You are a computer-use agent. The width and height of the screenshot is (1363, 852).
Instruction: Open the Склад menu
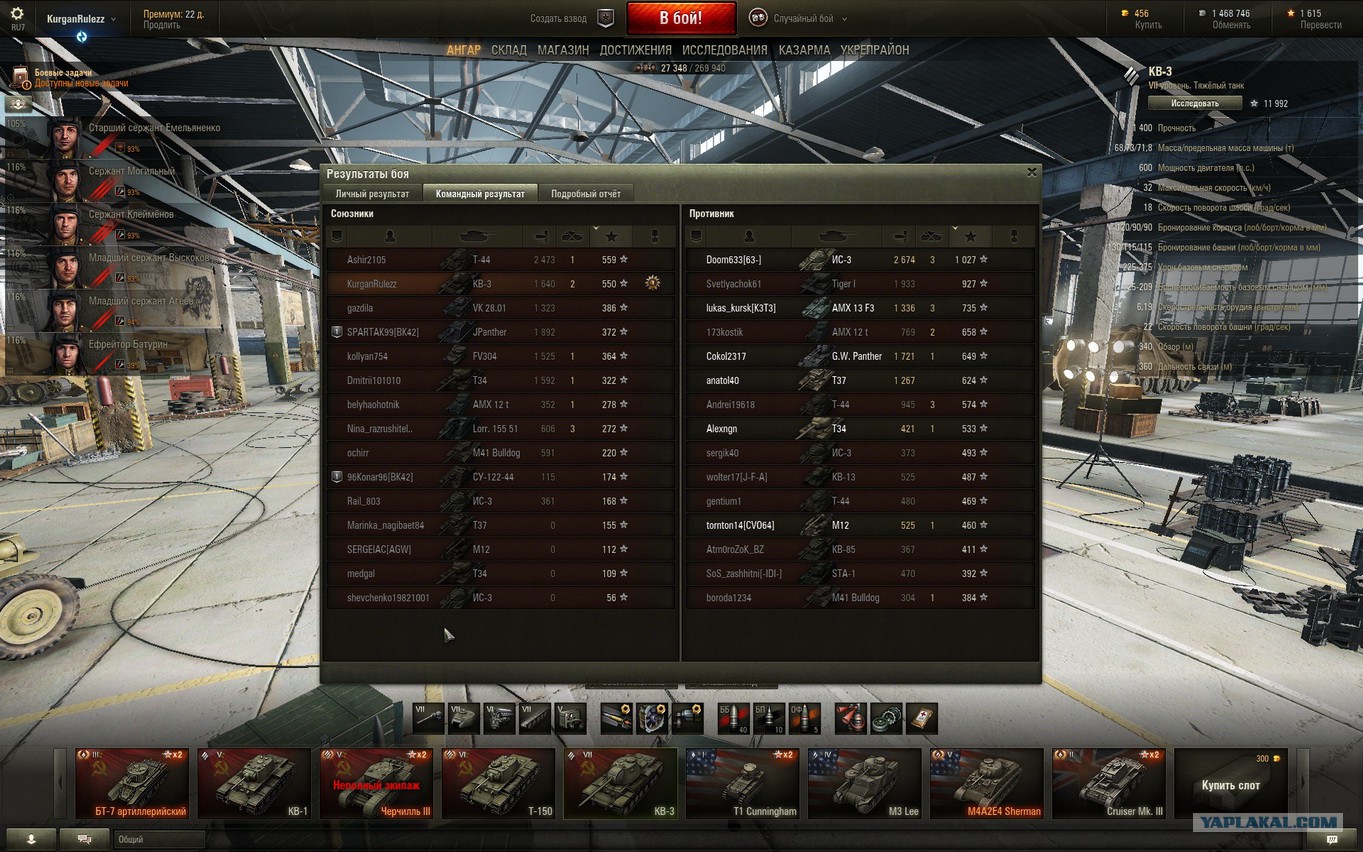click(x=509, y=50)
